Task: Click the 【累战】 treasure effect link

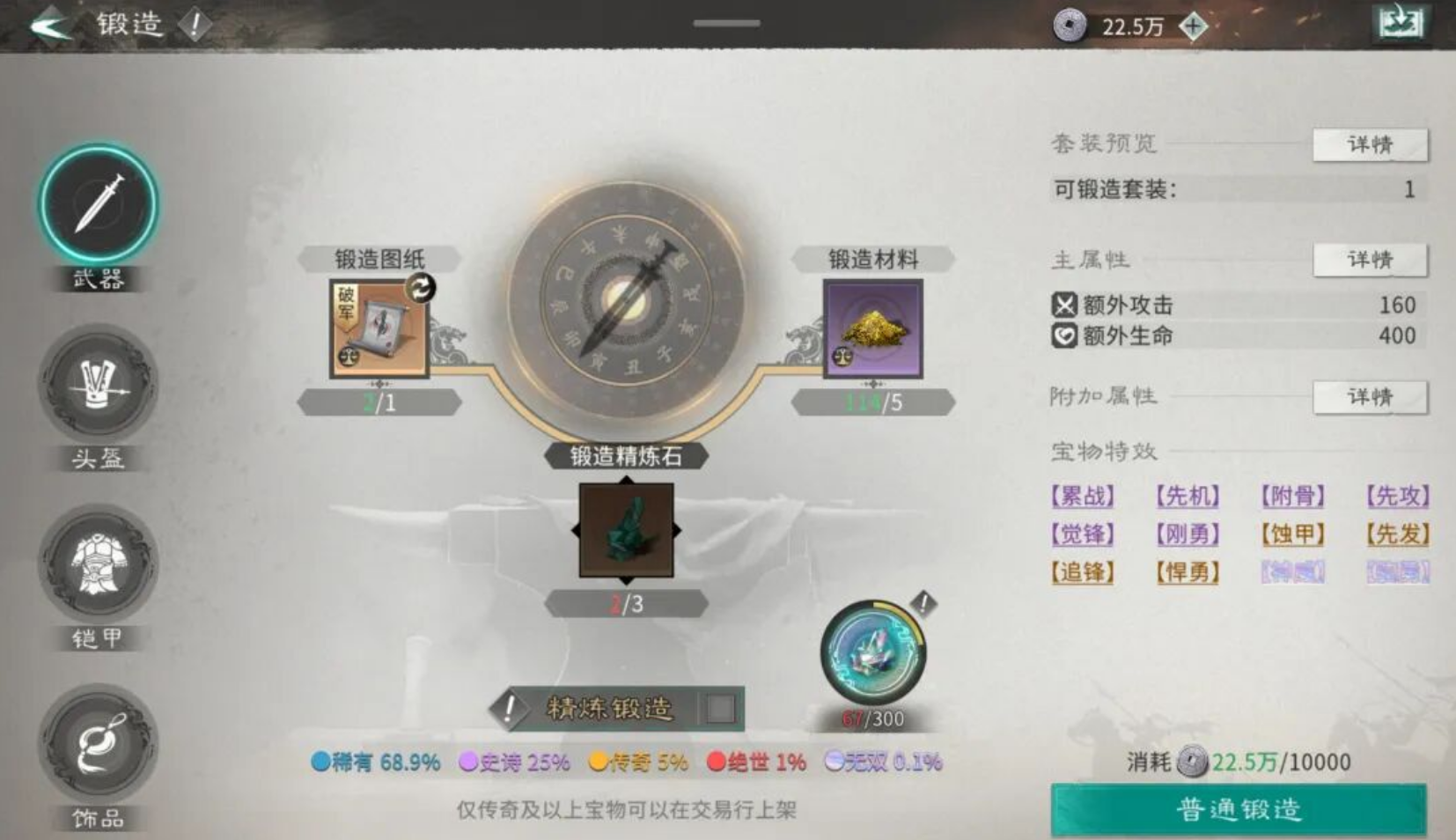Action: pyautogui.click(x=1082, y=497)
